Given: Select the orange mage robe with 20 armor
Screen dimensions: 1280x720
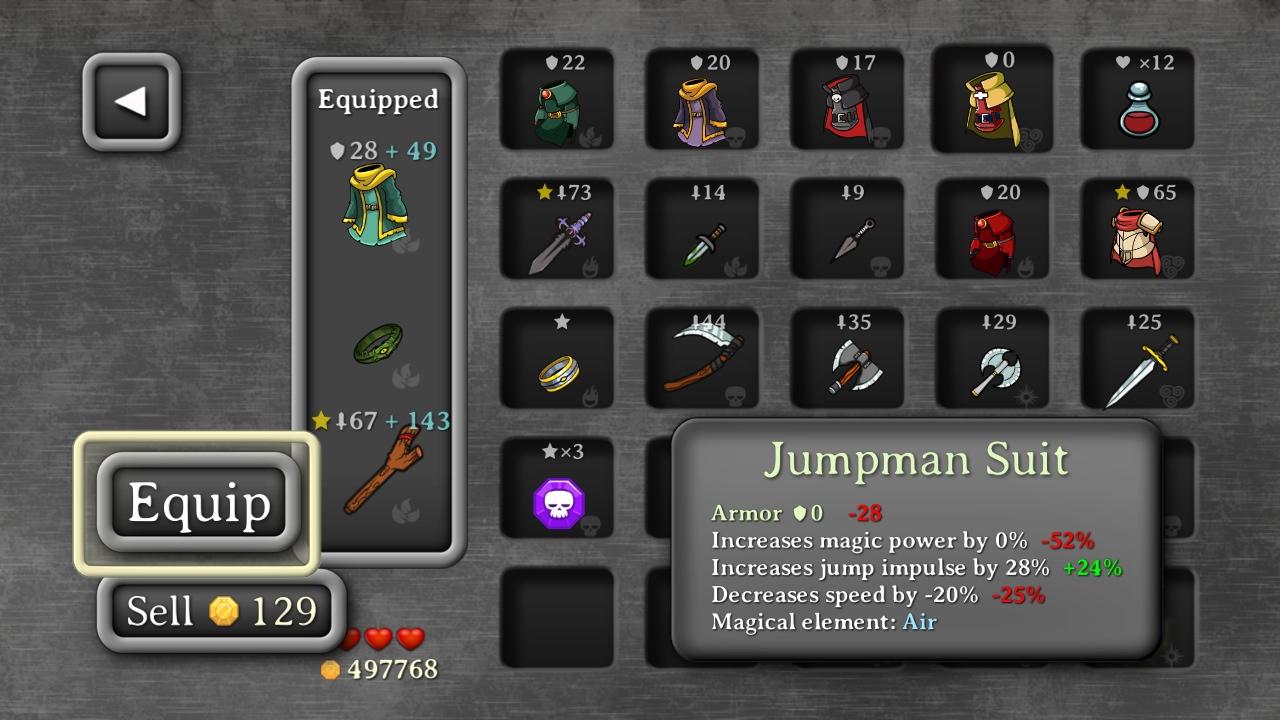Looking at the screenshot, I should coord(702,100).
